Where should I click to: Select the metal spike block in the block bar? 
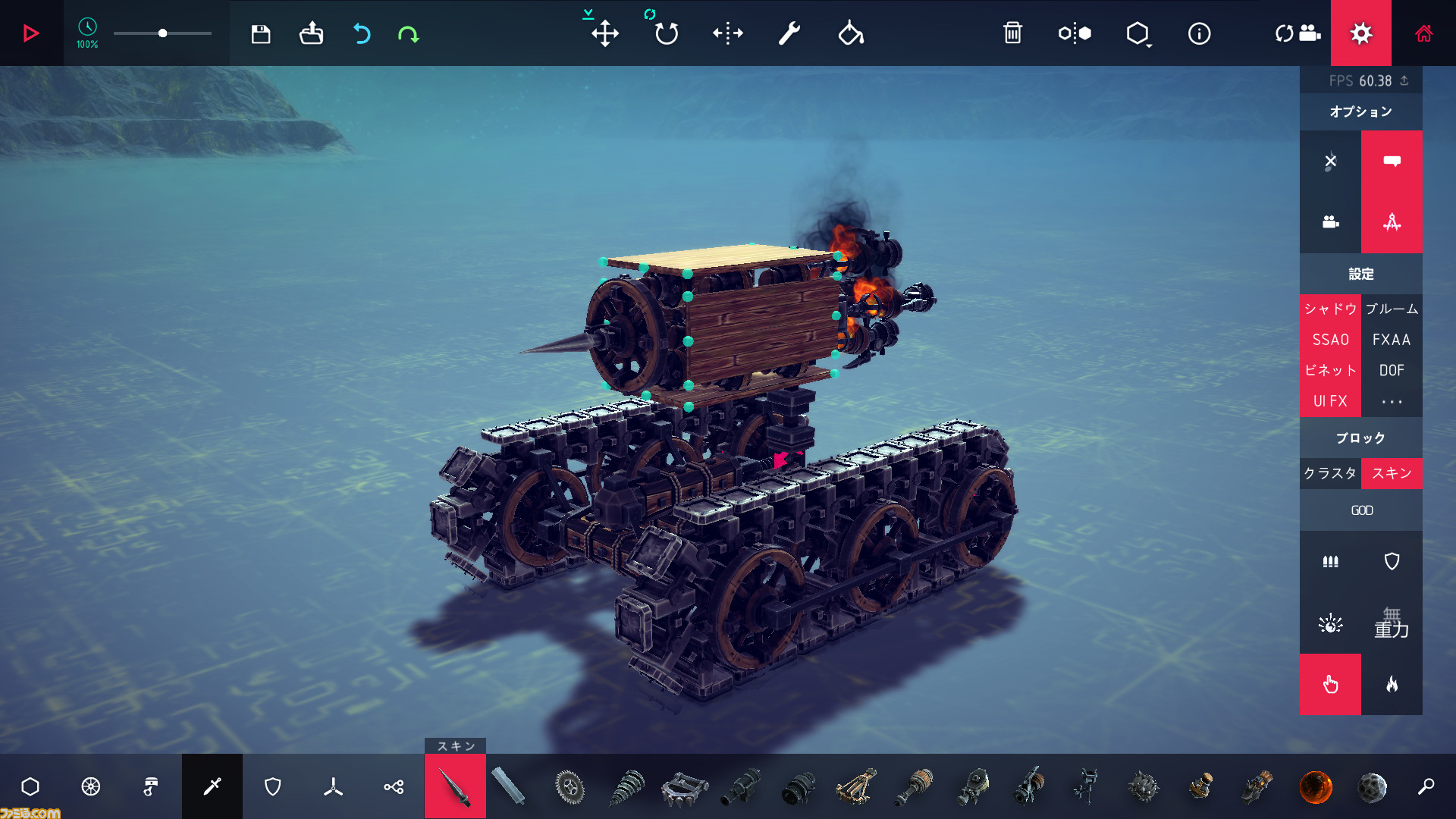[454, 786]
